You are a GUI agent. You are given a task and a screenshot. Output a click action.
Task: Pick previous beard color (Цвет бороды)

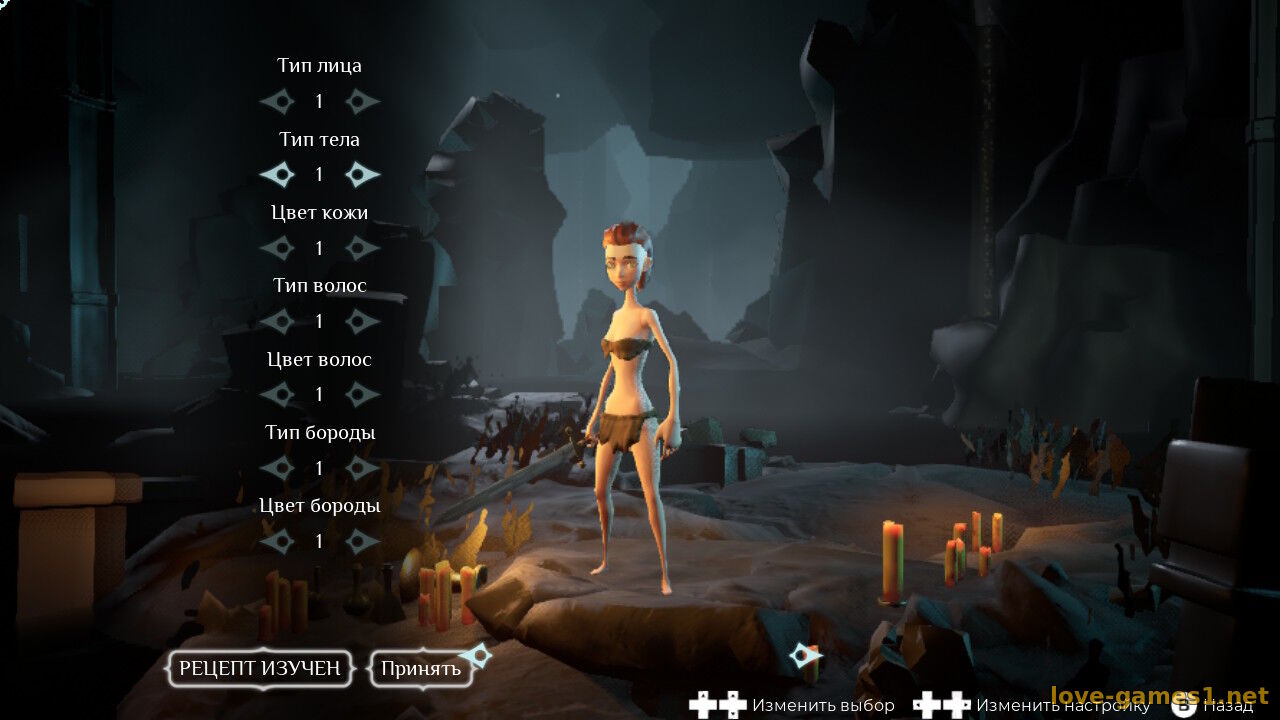[x=277, y=541]
